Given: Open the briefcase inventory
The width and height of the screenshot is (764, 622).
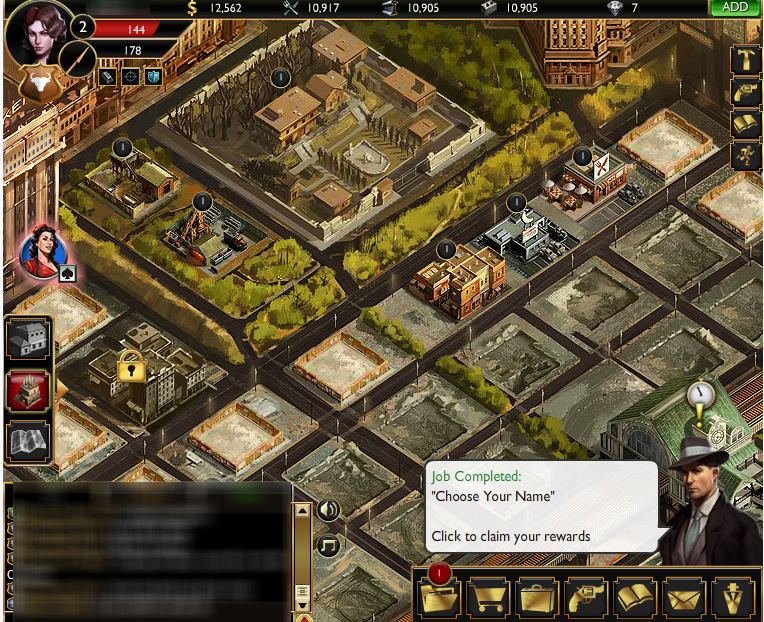Looking at the screenshot, I should pyautogui.click(x=540, y=597).
